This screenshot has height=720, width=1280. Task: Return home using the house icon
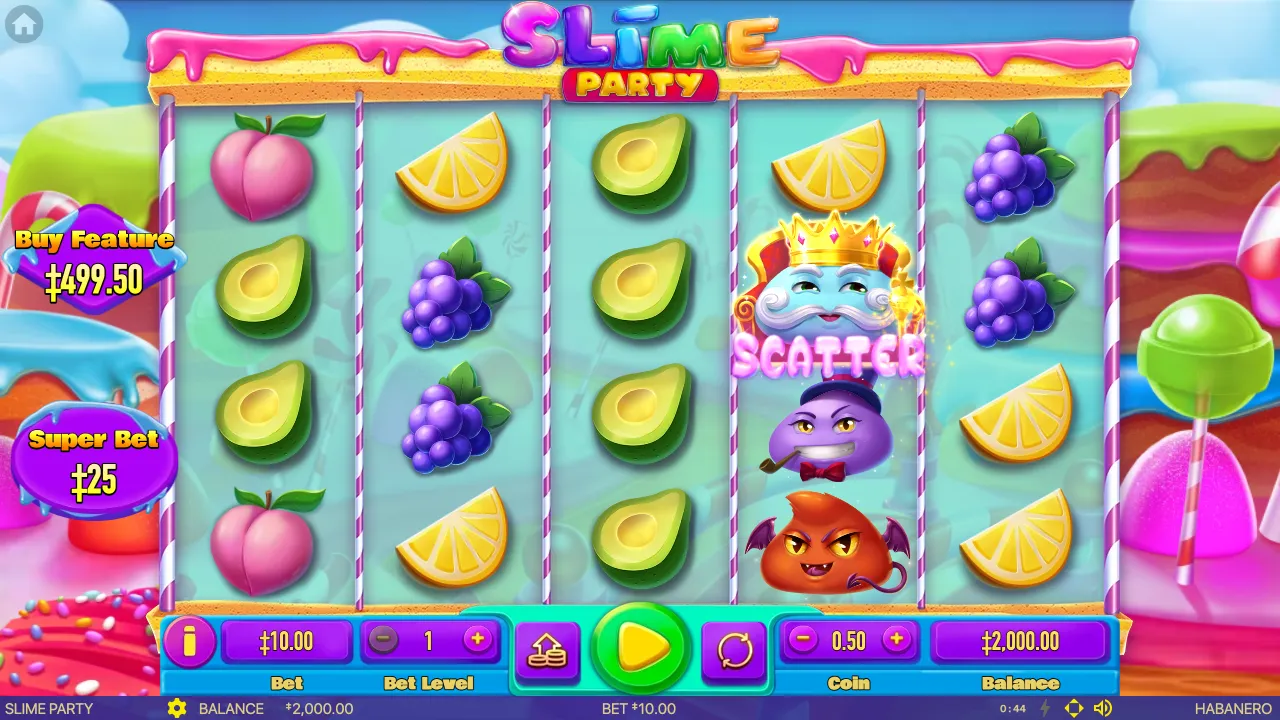(22, 24)
